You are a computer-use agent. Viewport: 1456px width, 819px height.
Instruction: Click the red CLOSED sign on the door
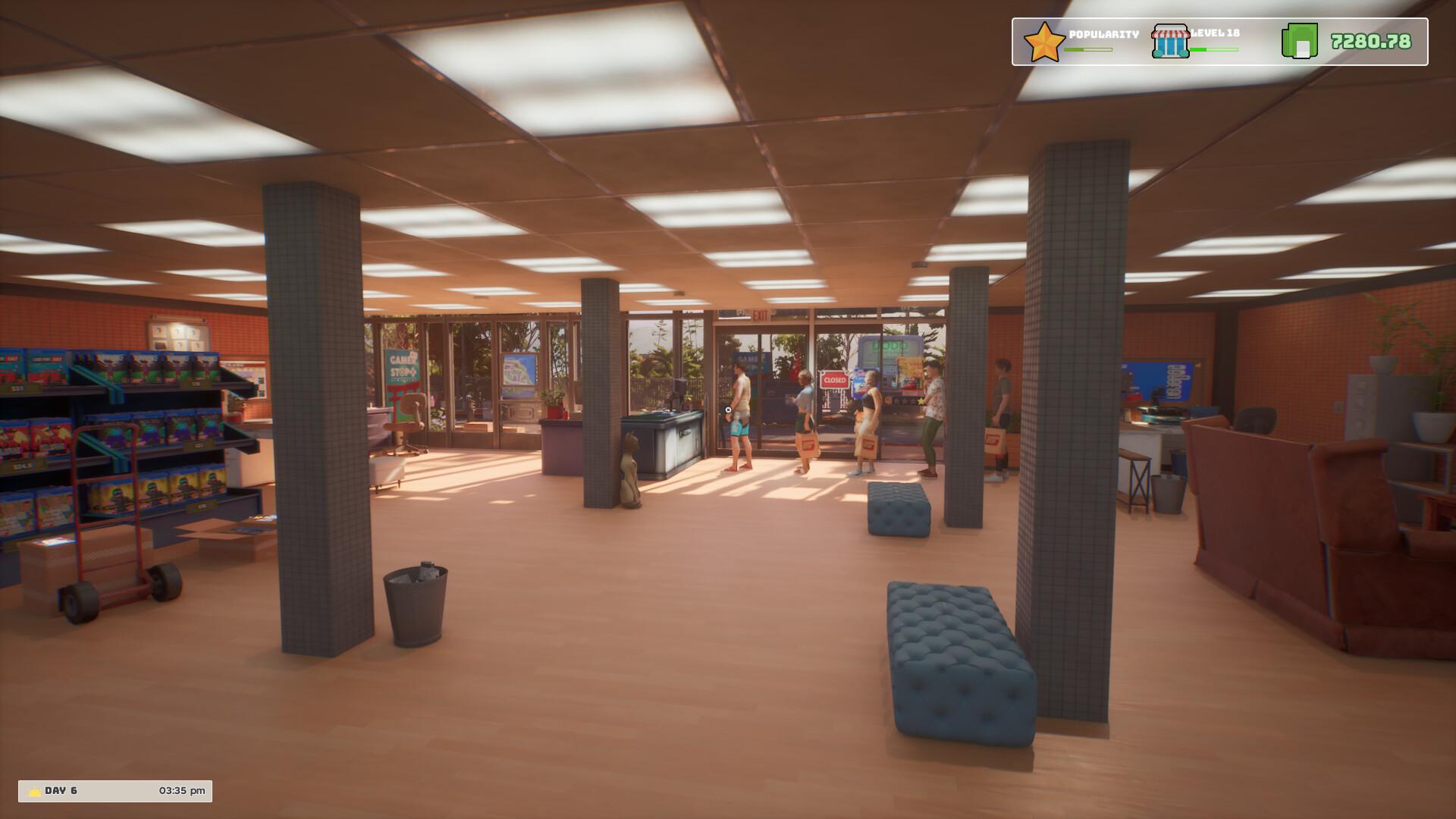(x=834, y=379)
